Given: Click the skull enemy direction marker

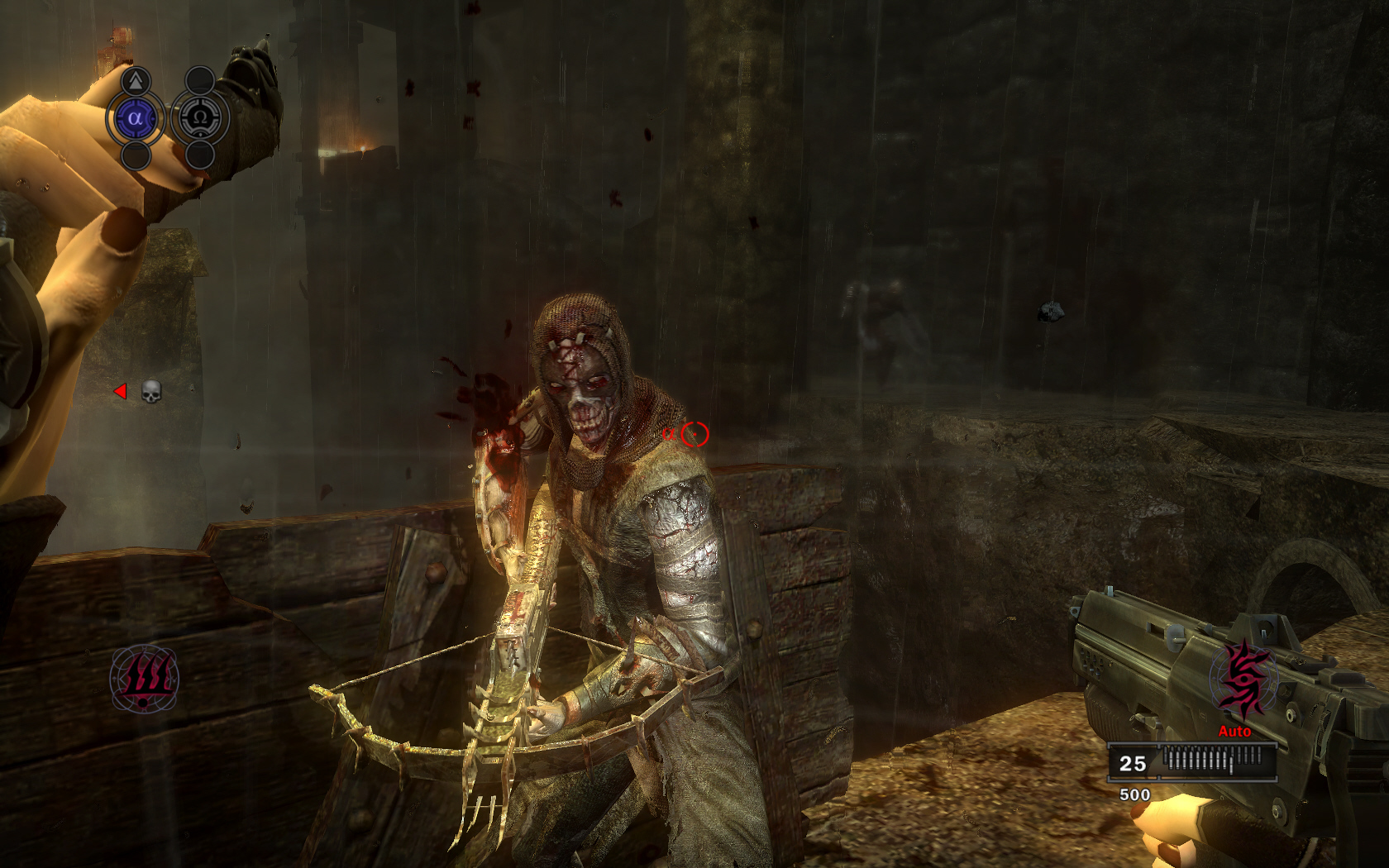Looking at the screenshot, I should click(x=150, y=391).
